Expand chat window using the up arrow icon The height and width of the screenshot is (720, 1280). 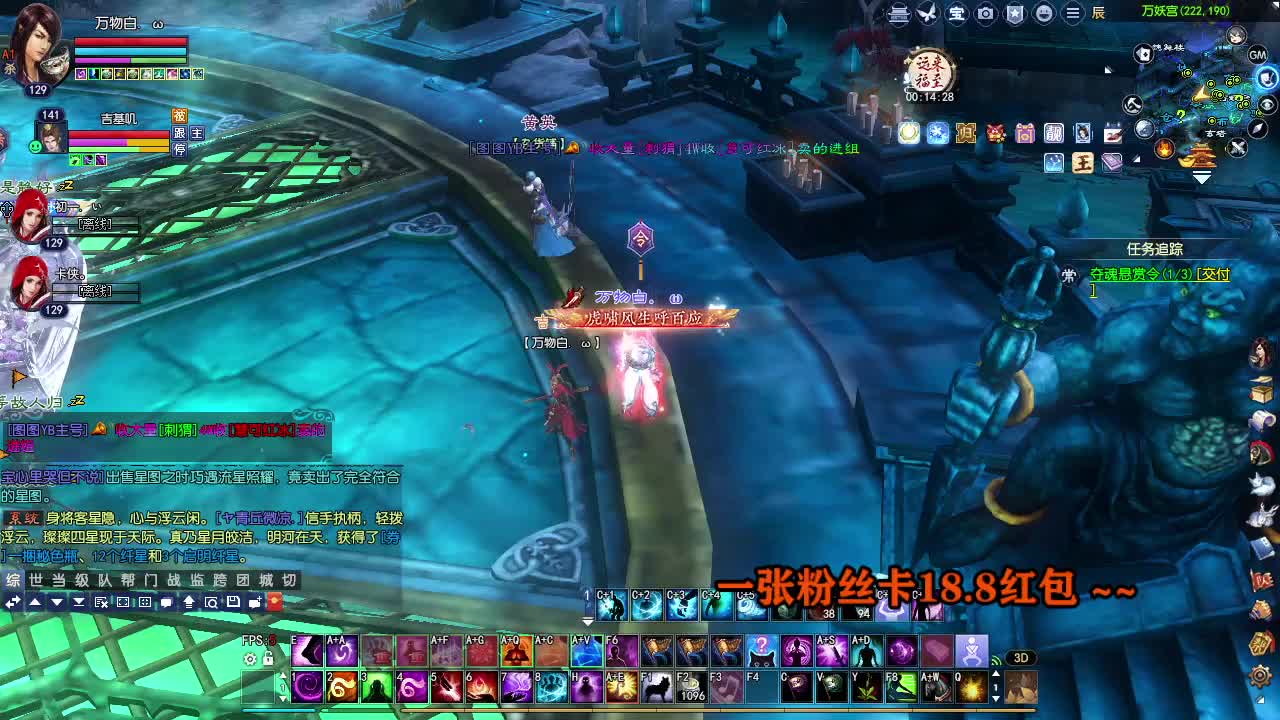(35, 601)
